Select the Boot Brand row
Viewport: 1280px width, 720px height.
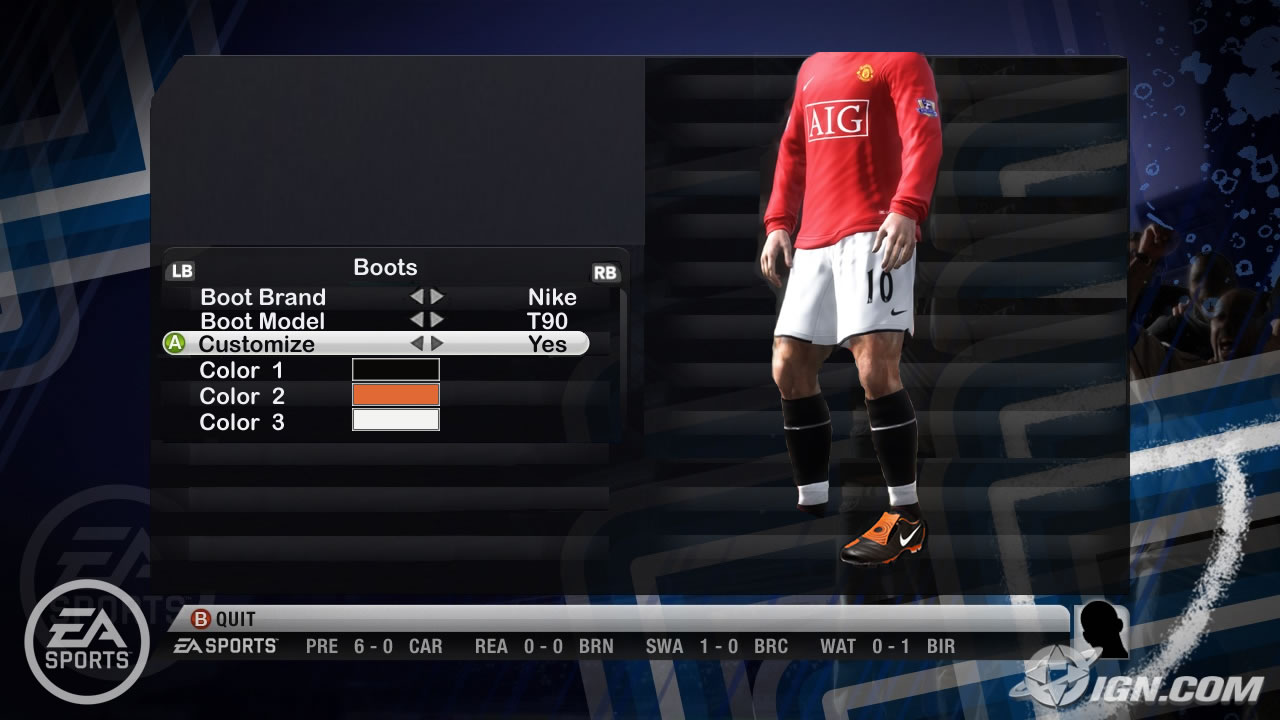coord(263,297)
